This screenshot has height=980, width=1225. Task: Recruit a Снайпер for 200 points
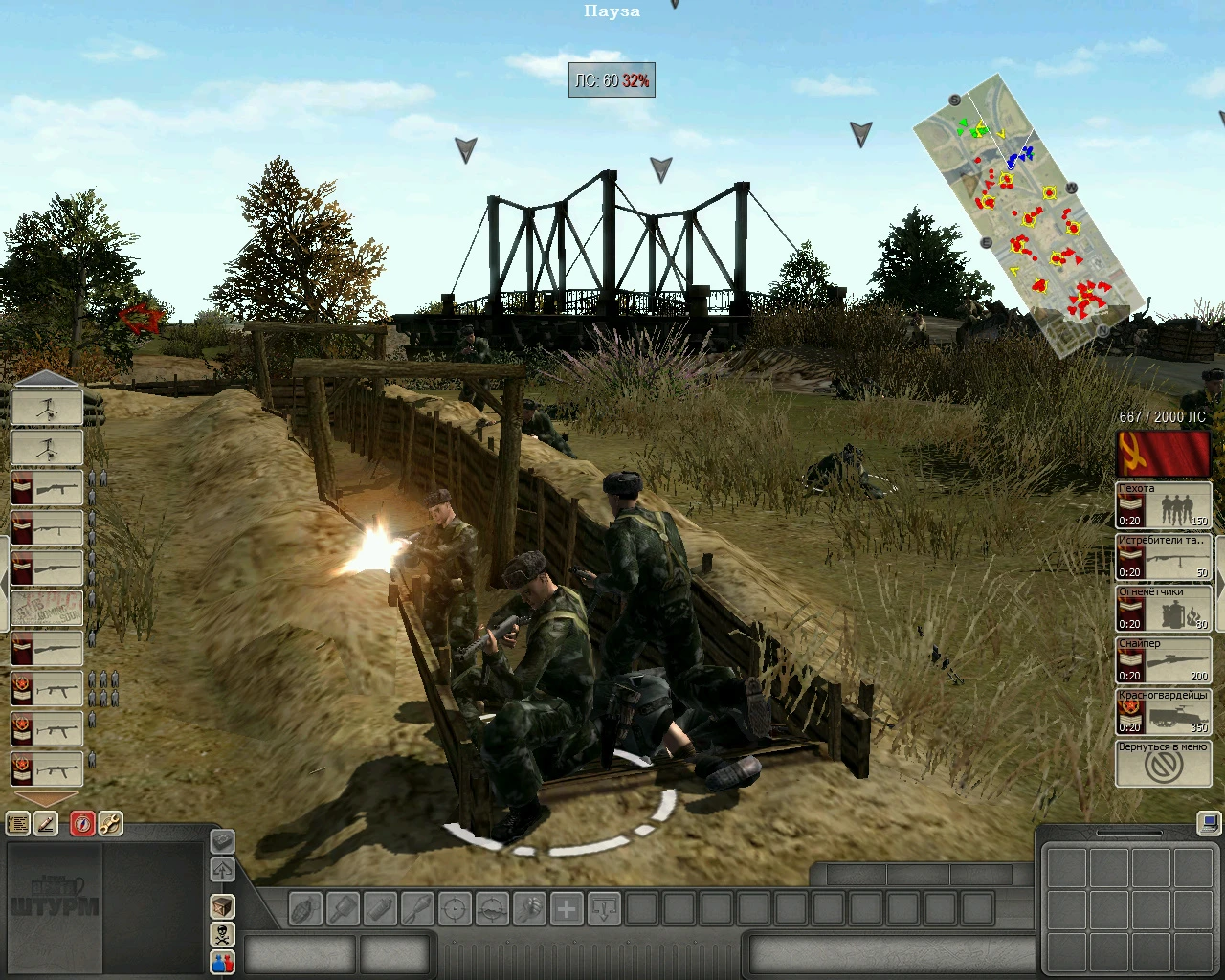[x=1163, y=659]
